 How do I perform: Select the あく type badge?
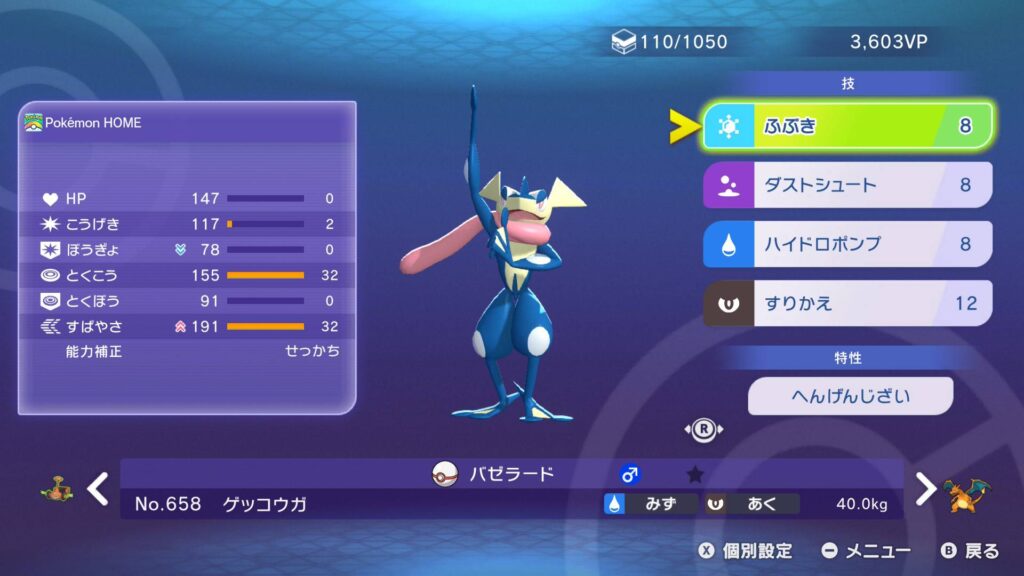tap(752, 504)
